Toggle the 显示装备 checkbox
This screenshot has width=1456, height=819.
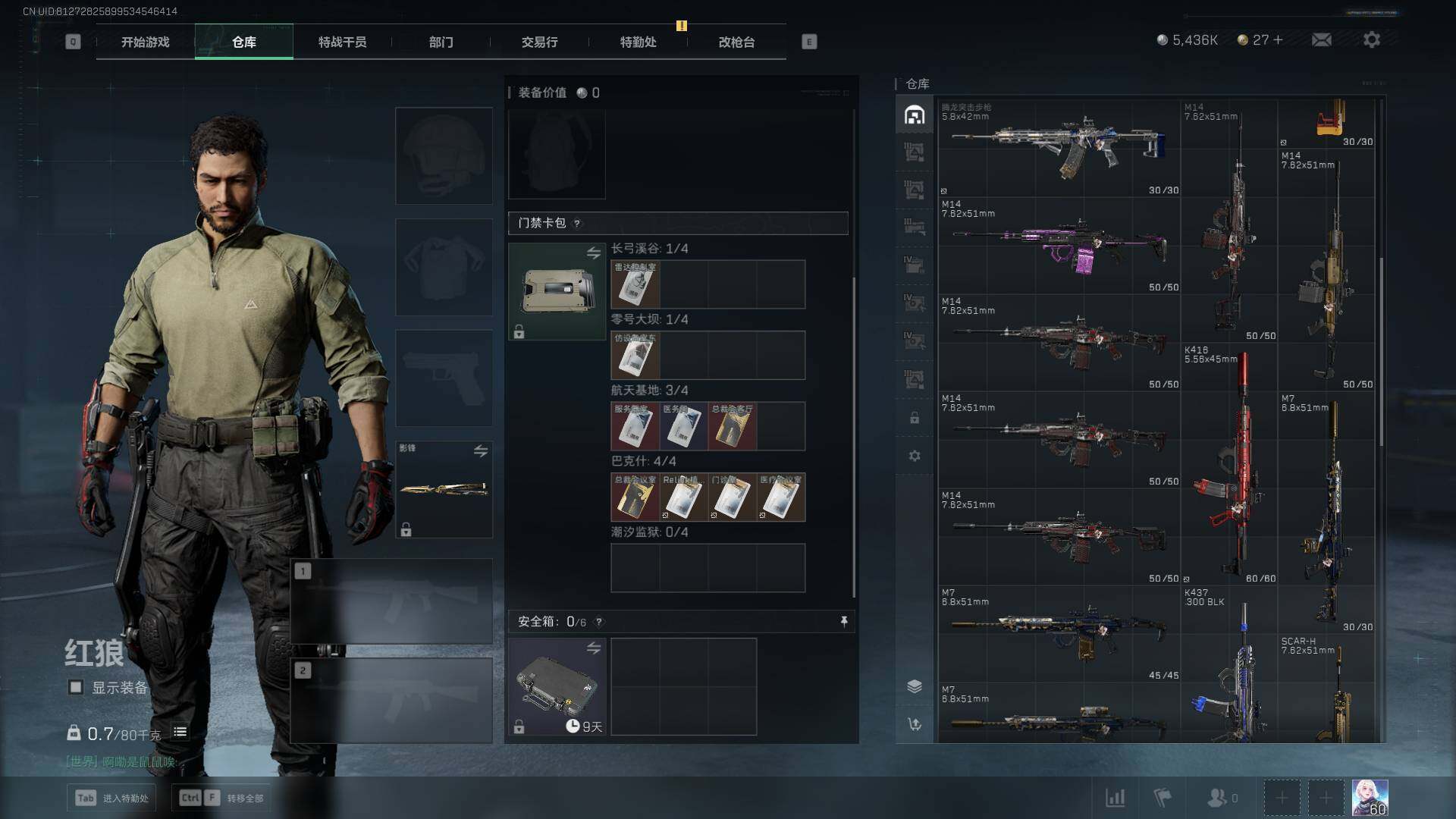click(x=76, y=687)
